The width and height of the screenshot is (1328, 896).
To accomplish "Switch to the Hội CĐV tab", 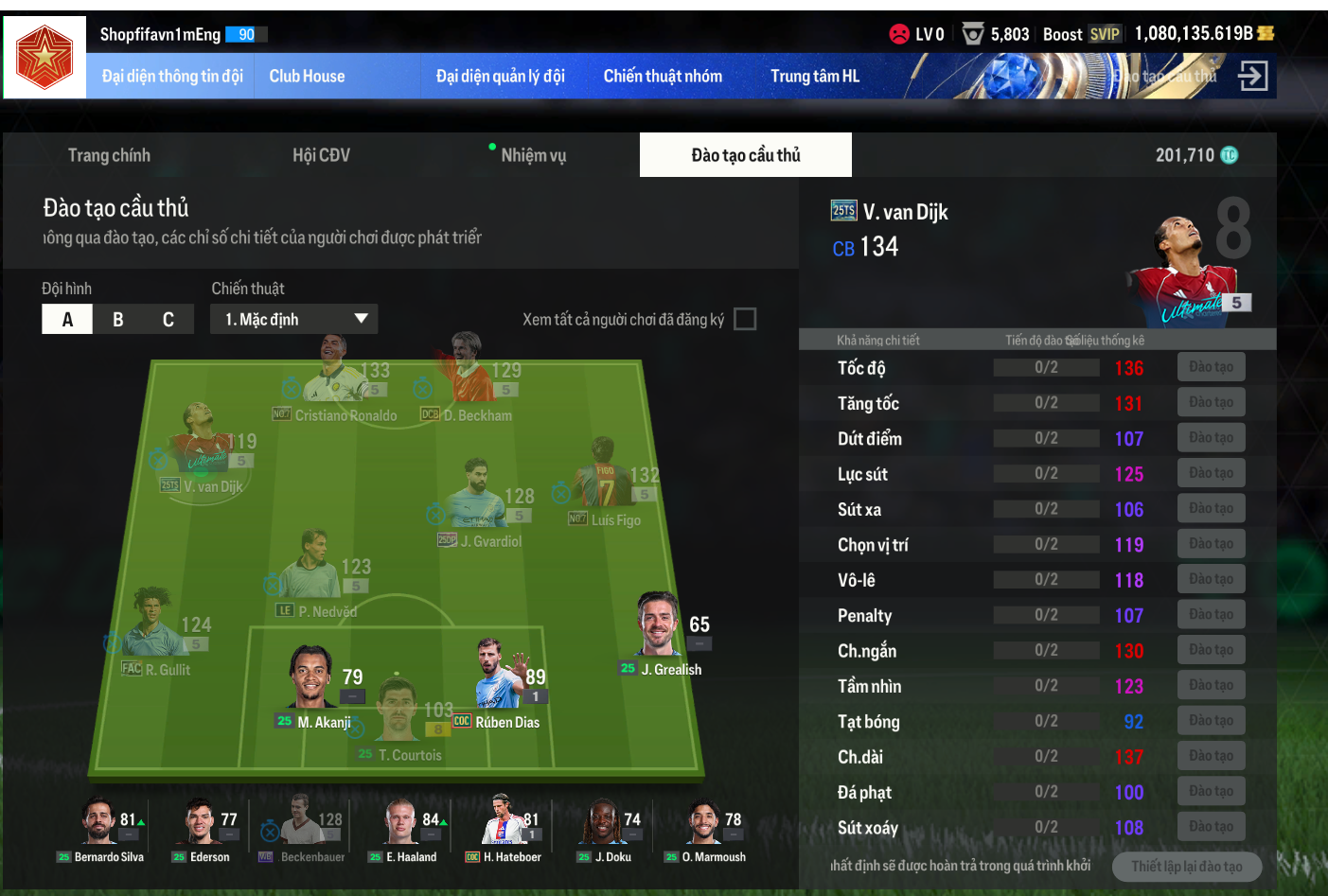I will [321, 155].
